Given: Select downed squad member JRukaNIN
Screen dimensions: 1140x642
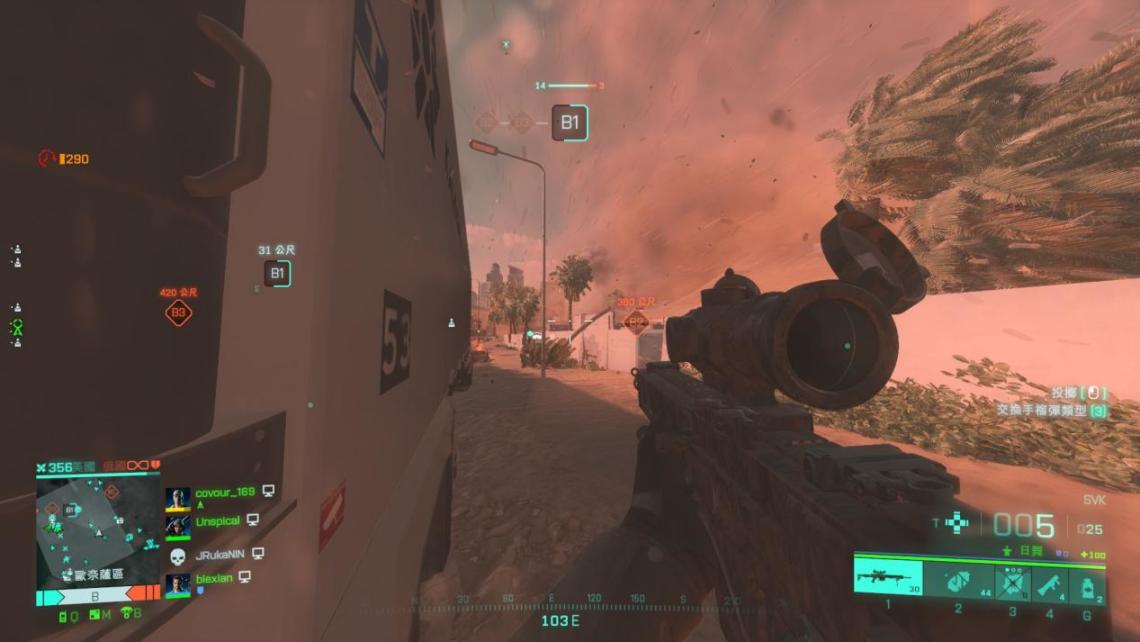Looking at the screenshot, I should point(220,553).
